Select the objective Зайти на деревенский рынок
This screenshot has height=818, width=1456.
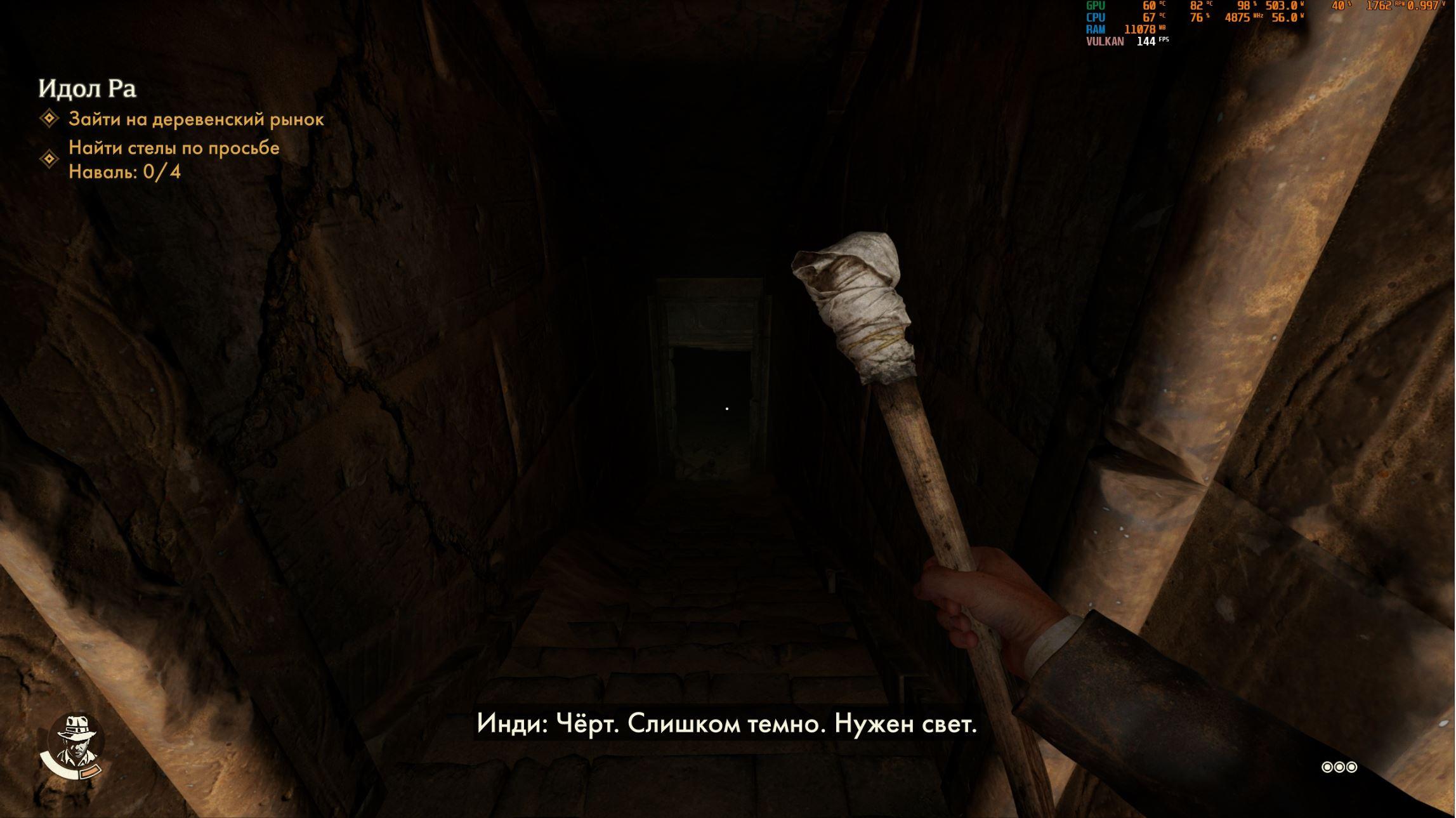[x=196, y=119]
